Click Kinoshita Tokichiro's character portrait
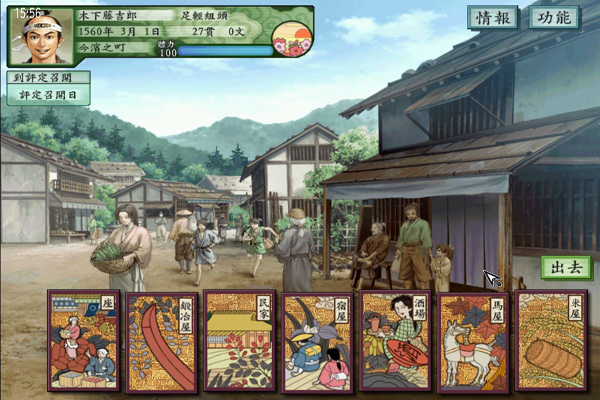The height and width of the screenshot is (400, 600). click(42, 39)
